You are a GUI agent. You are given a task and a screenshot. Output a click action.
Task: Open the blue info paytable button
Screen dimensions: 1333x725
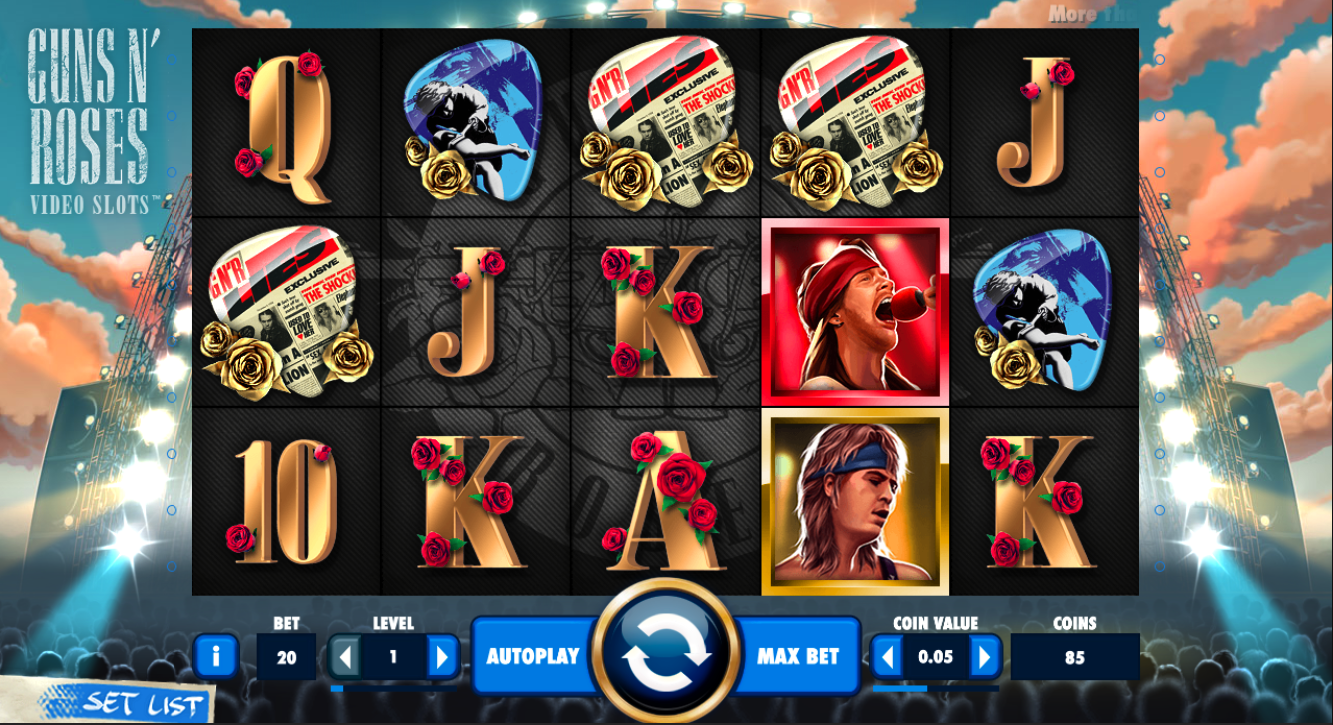(216, 657)
